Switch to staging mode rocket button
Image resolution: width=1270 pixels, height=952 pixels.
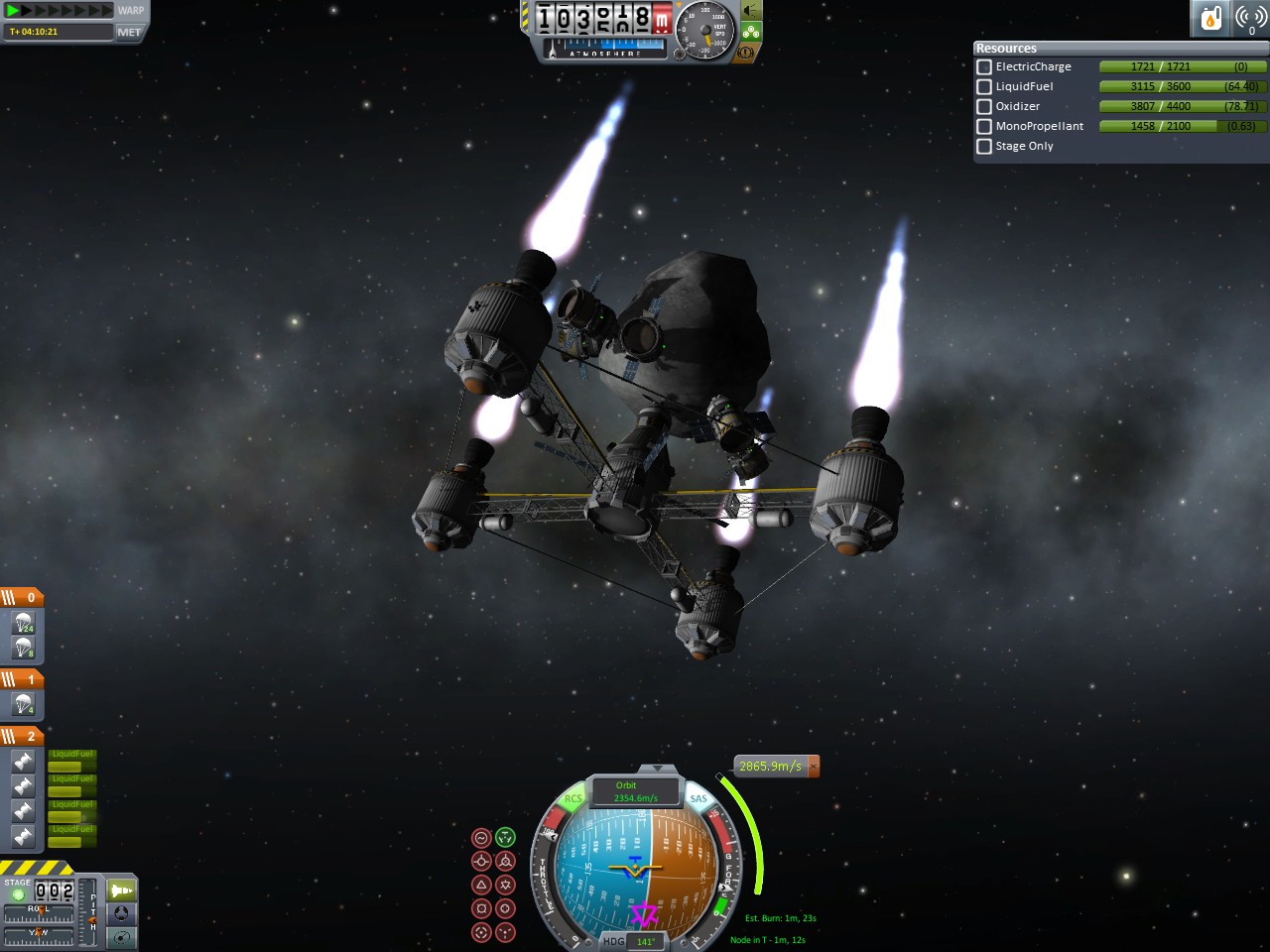point(121,891)
